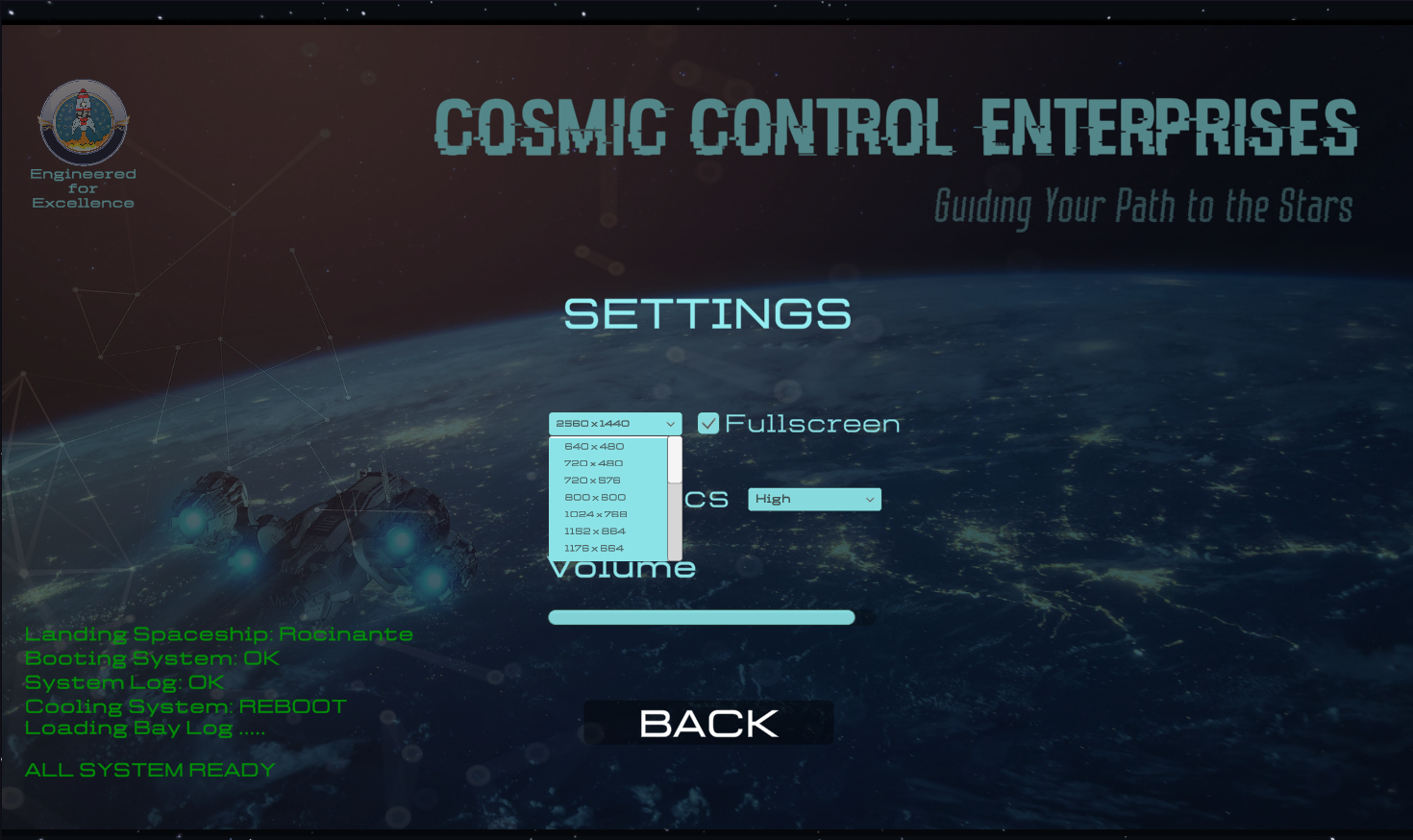Toggle the Fullscreen checkbox
This screenshot has height=840, width=1413.
(708, 424)
